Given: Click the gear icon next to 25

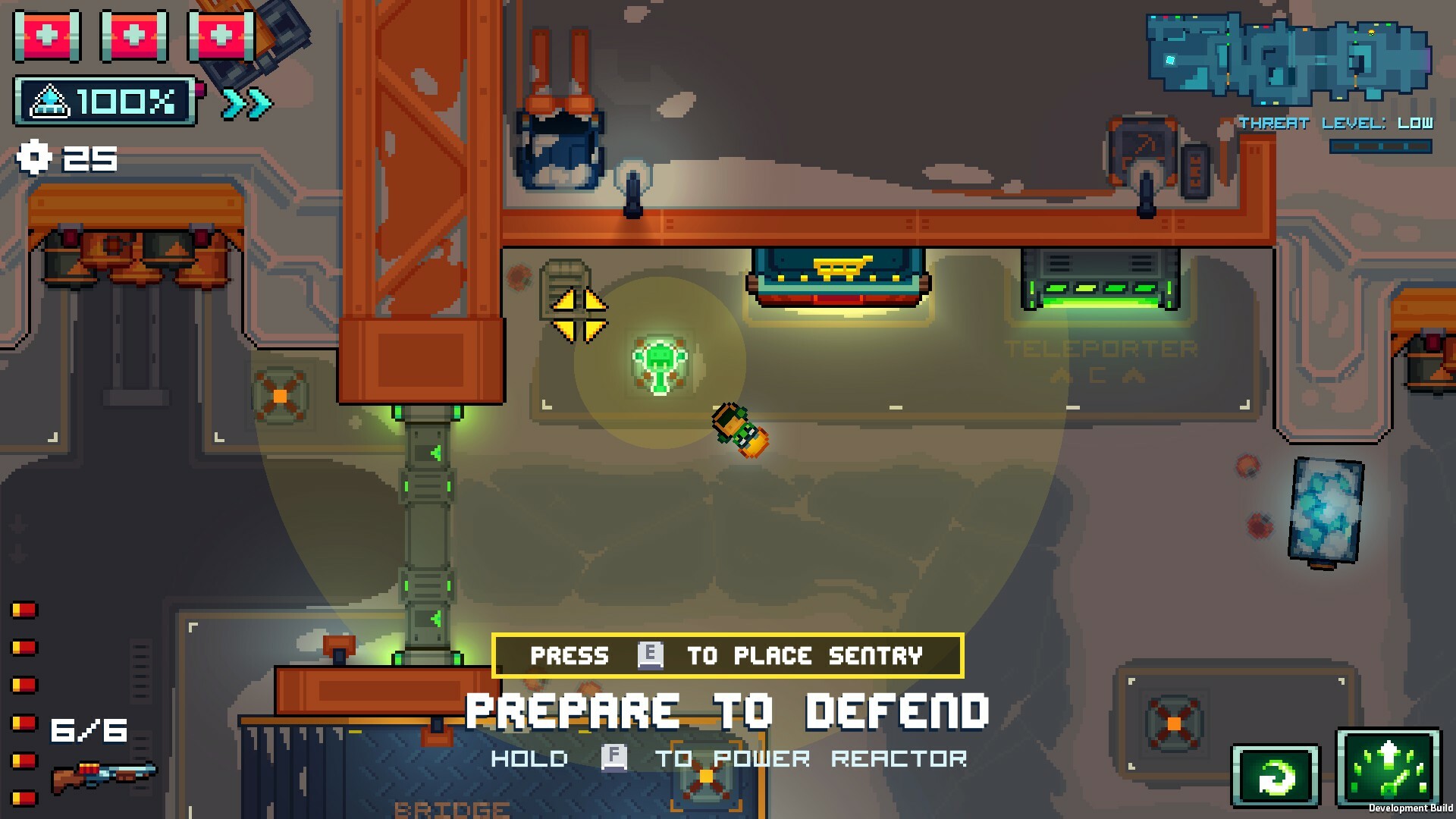Looking at the screenshot, I should tap(32, 157).
